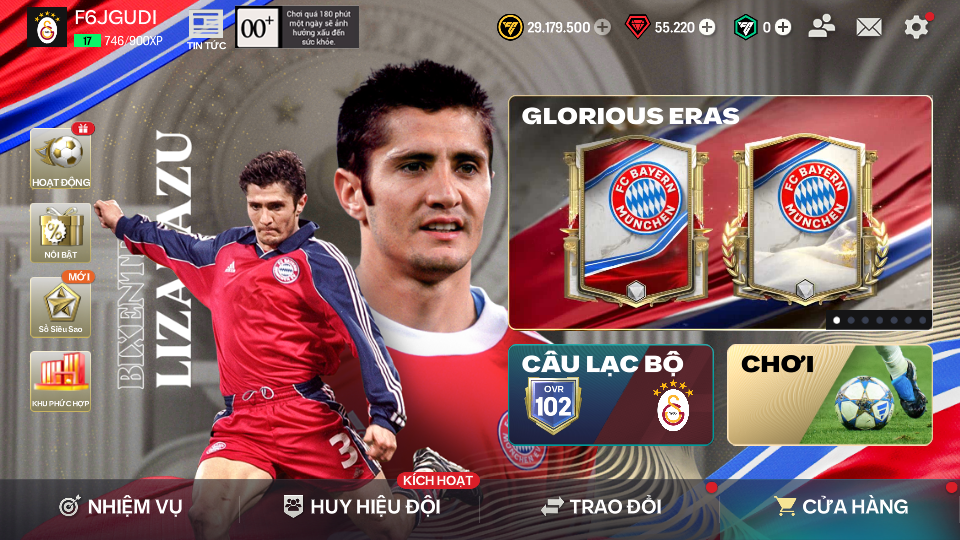The width and height of the screenshot is (960, 540).
Task: Add more coins with the plus button
Action: (602, 27)
